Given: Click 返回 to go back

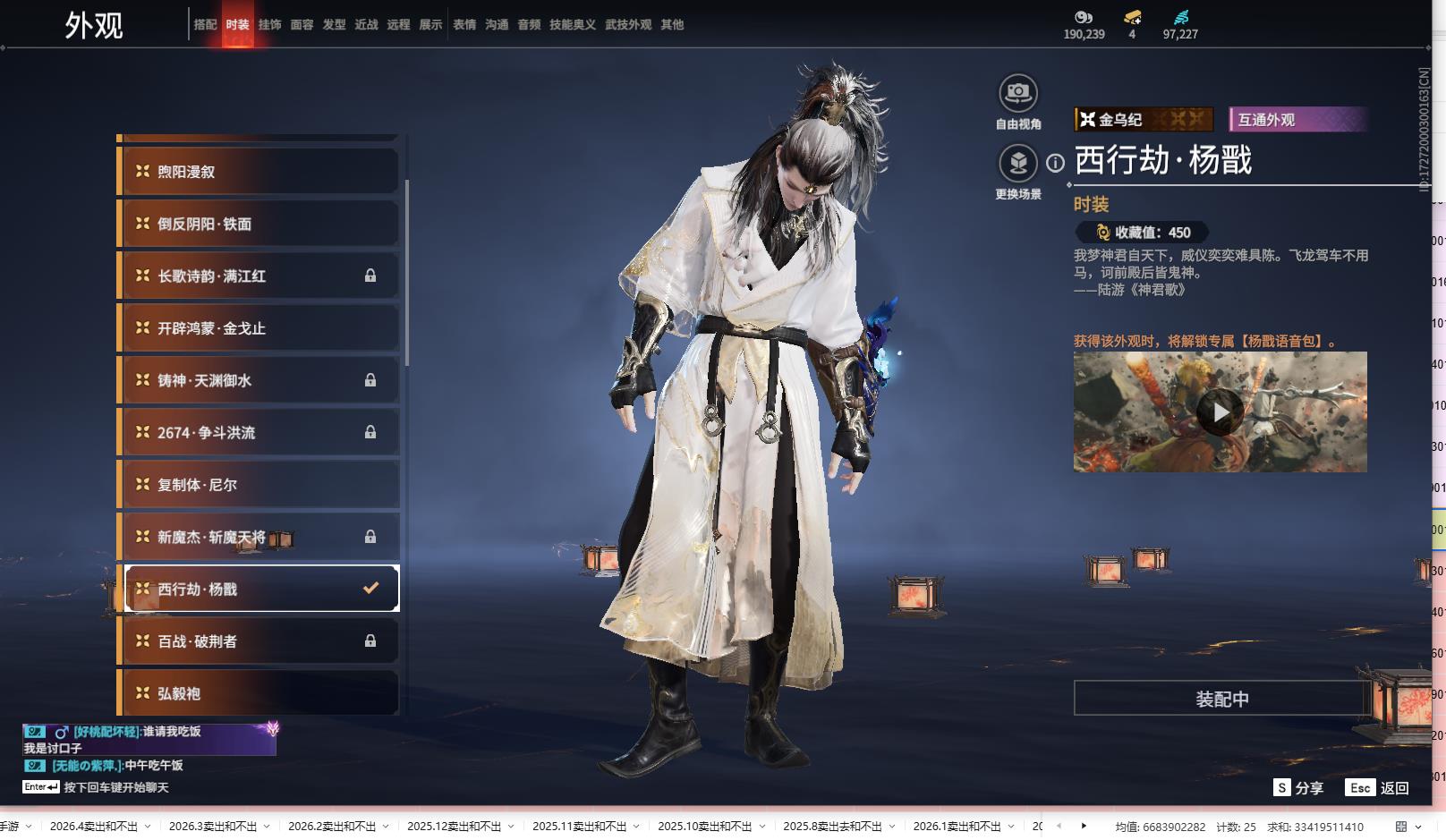Looking at the screenshot, I should click(1378, 788).
